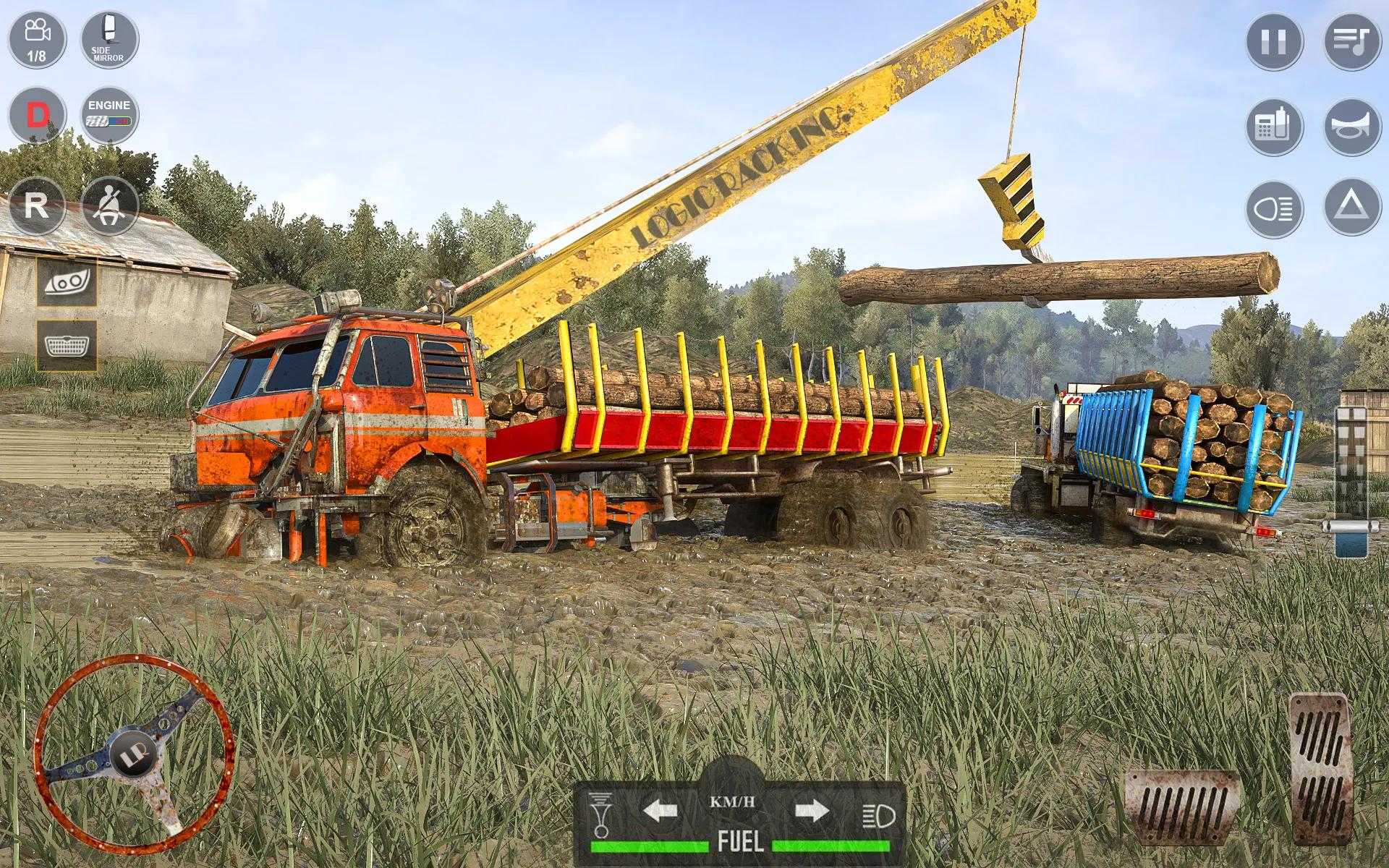Signal a left turn
Viewport: 1389px width, 868px height.
pyautogui.click(x=660, y=810)
